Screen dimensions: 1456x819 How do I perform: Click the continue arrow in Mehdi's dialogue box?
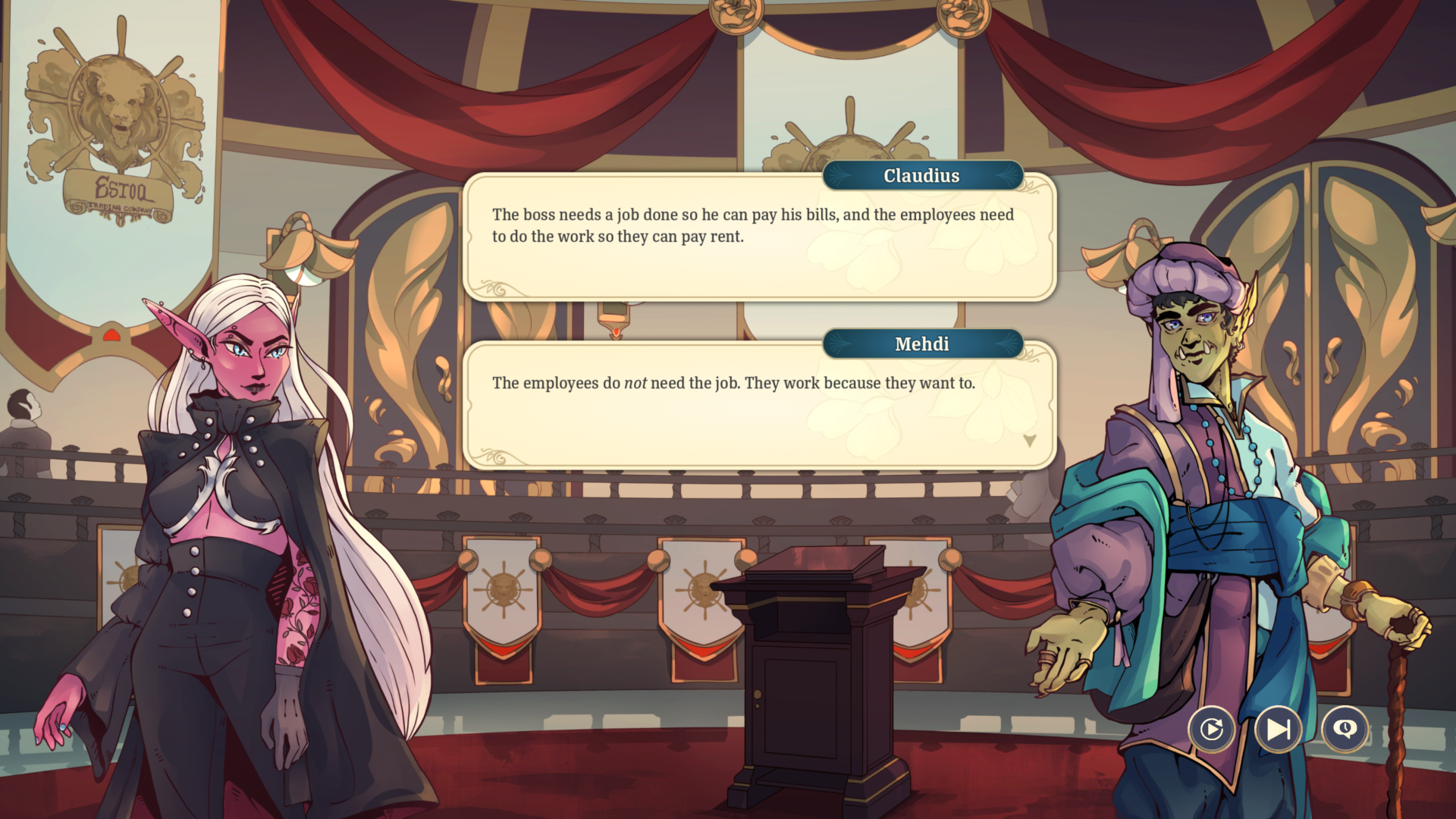click(1029, 441)
